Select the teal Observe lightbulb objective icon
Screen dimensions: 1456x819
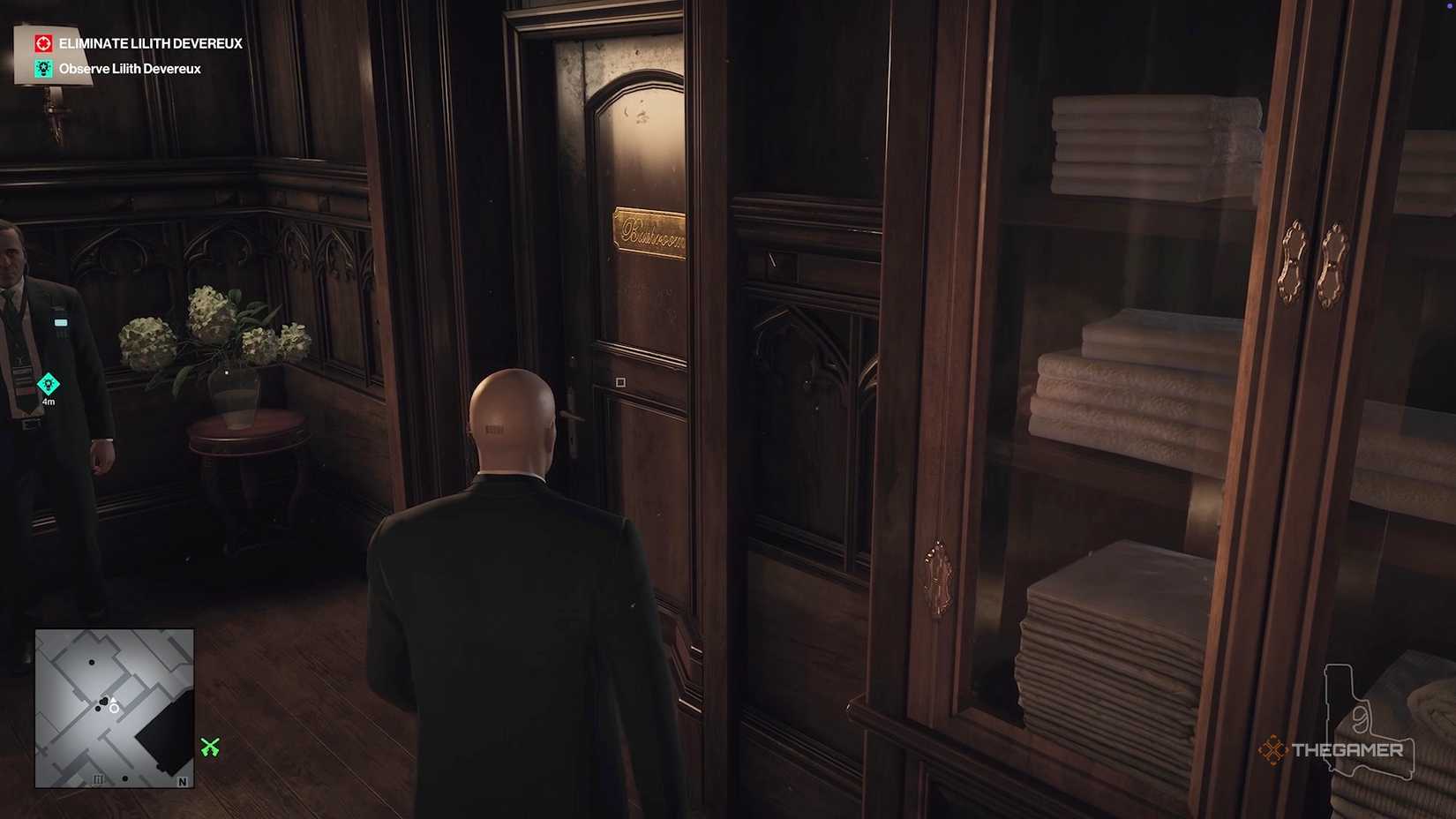(42, 68)
